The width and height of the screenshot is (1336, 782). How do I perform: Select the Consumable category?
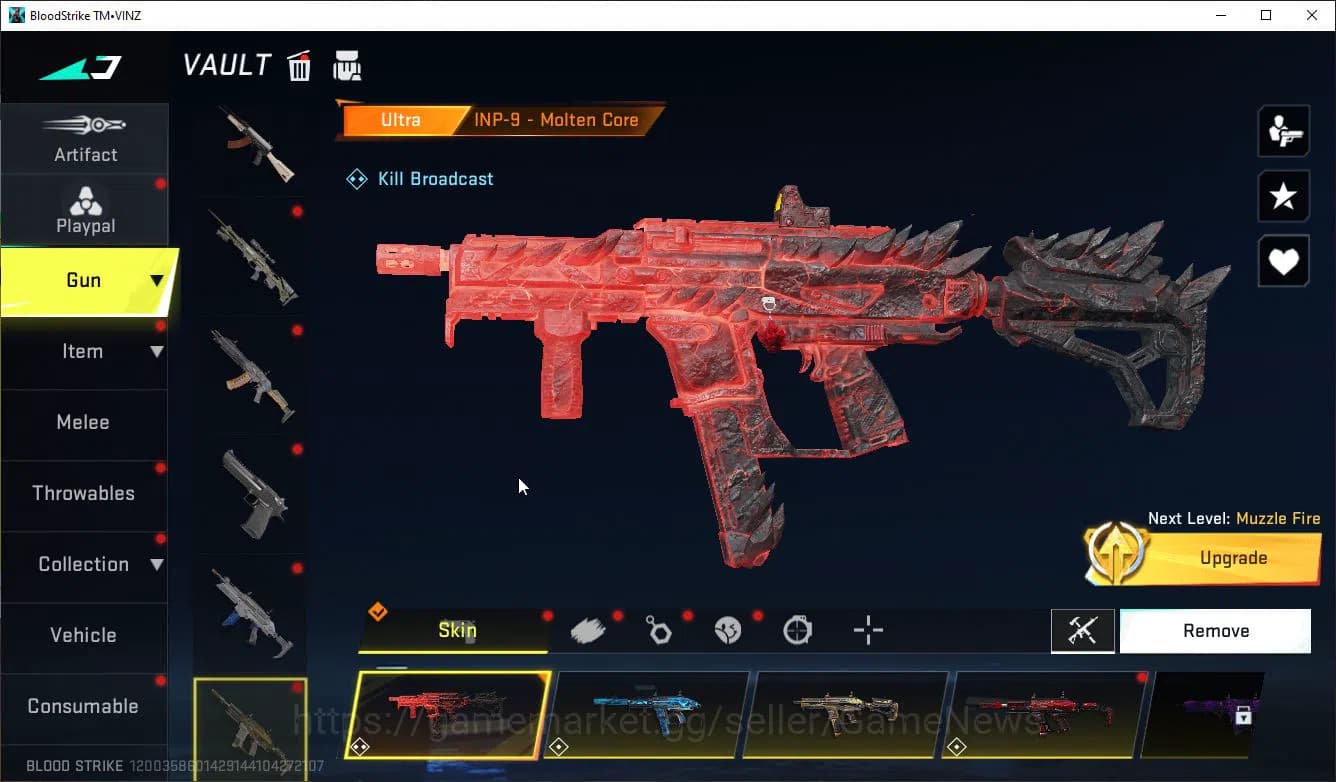[83, 706]
